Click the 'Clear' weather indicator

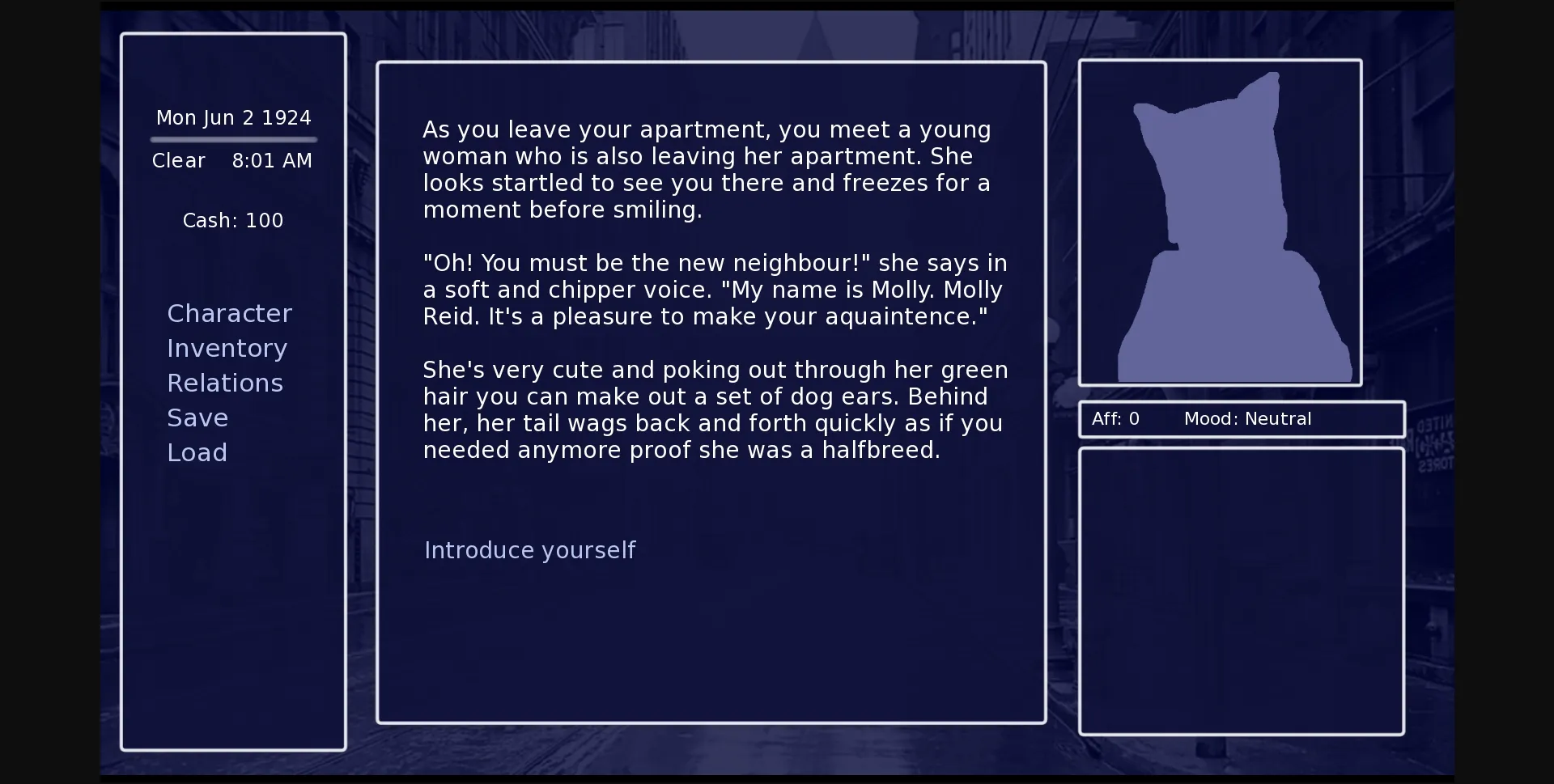[179, 160]
